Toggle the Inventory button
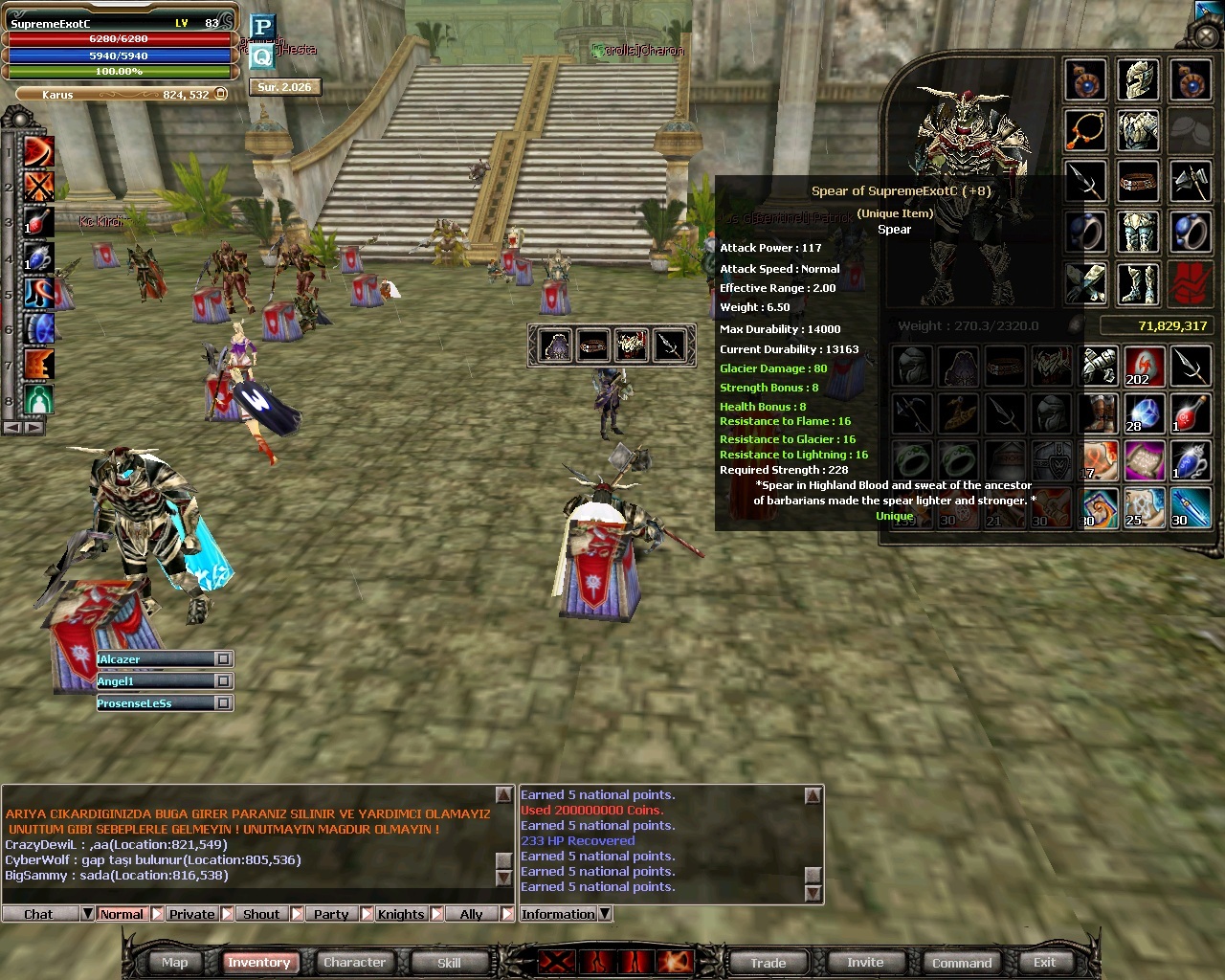 258,963
